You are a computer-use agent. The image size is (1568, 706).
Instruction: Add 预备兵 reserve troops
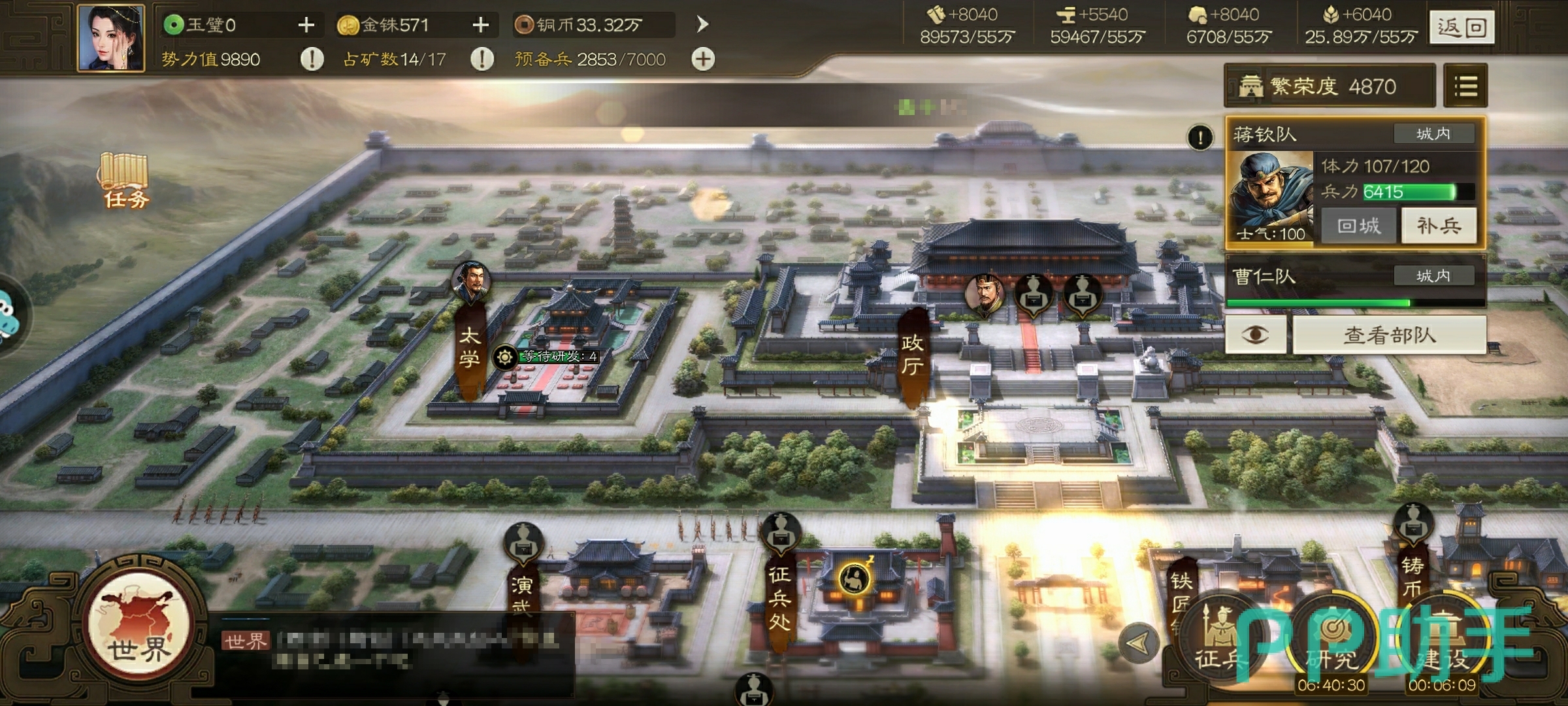[703, 59]
